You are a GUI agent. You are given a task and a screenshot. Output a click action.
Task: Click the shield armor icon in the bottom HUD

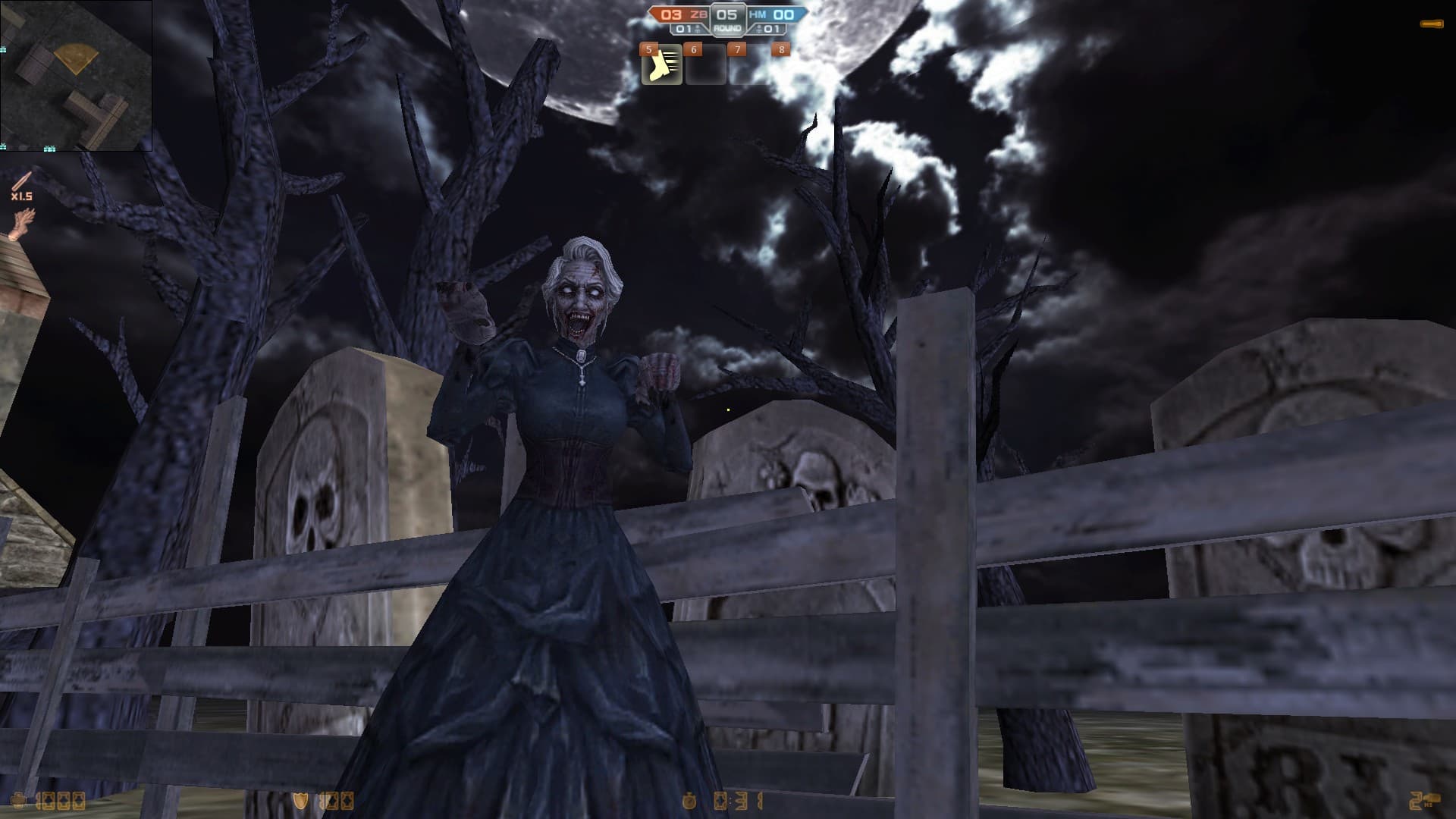(x=300, y=800)
